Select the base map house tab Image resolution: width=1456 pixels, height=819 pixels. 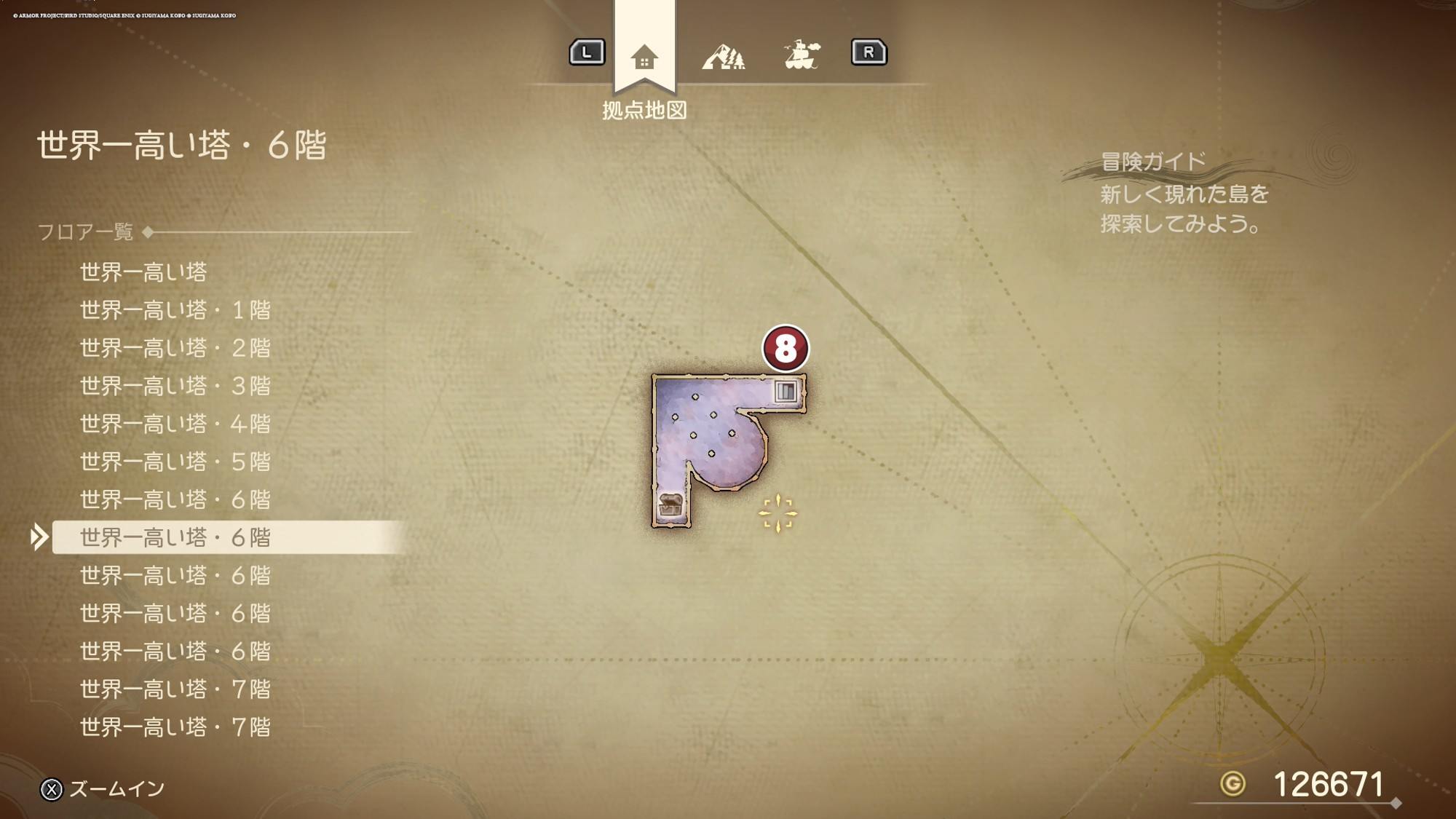(644, 57)
